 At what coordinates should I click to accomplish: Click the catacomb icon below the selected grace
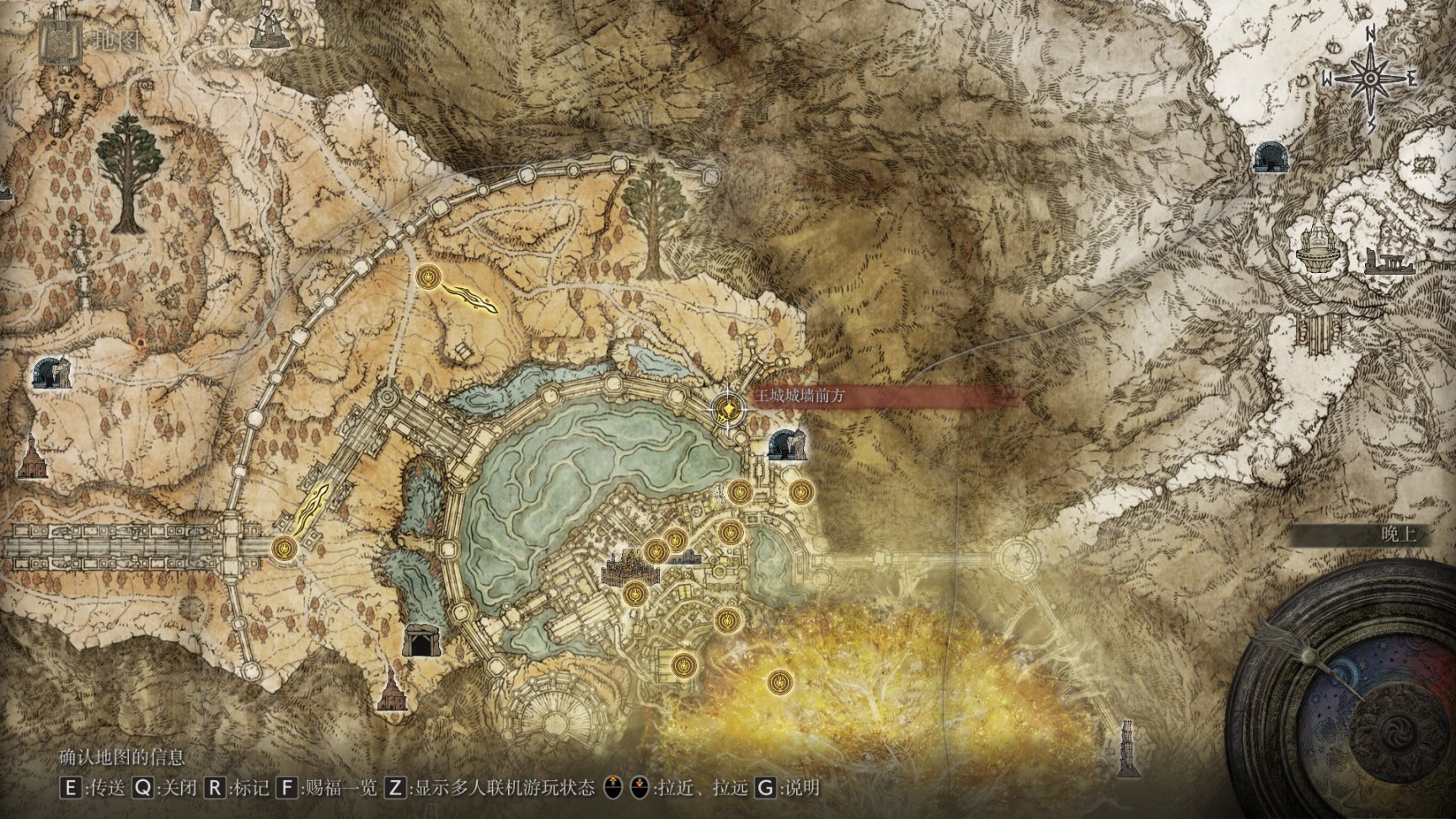(789, 443)
